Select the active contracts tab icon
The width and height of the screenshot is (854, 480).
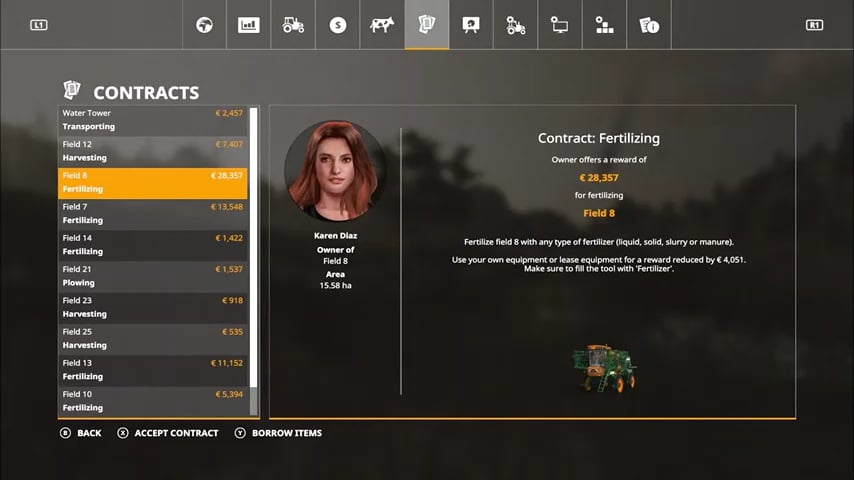[426, 25]
